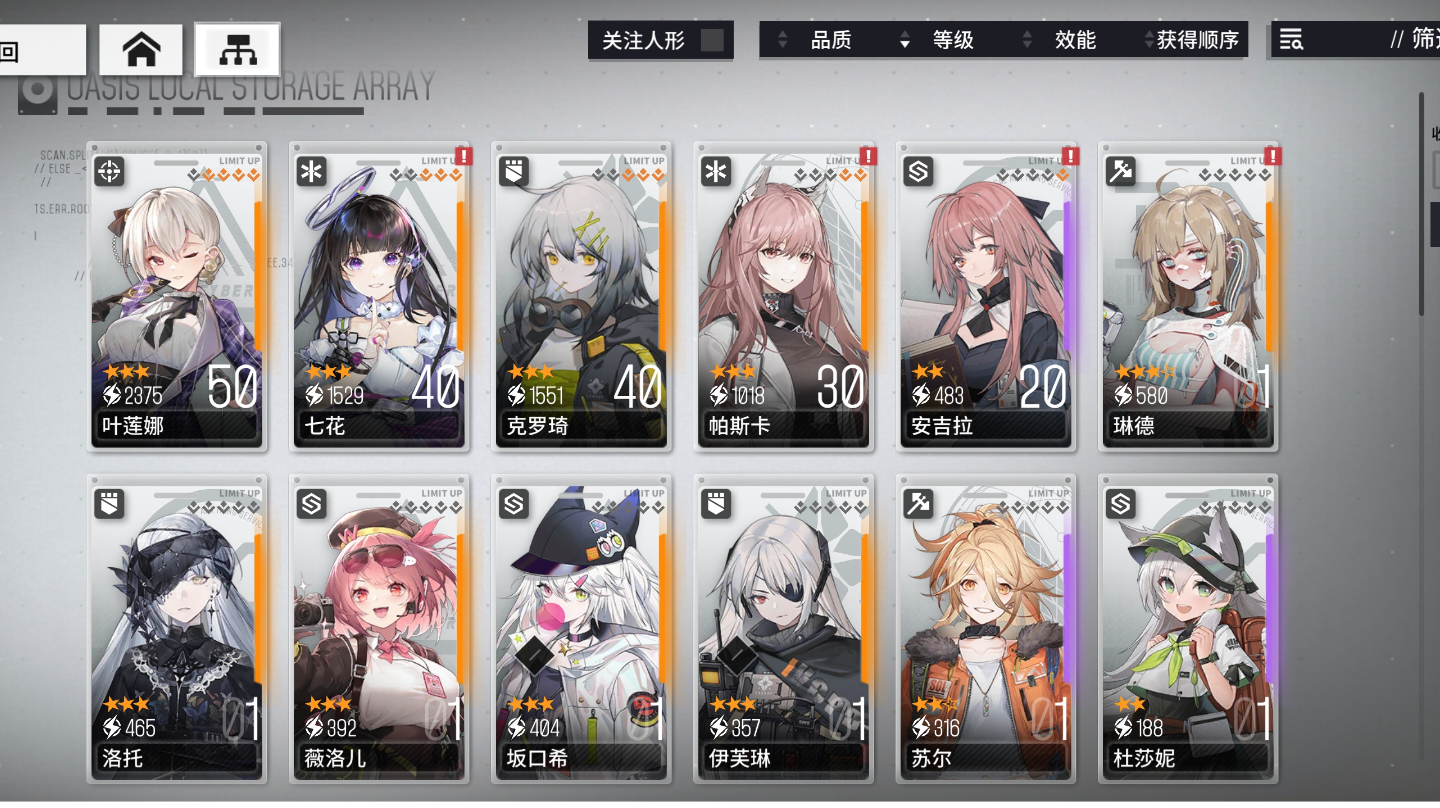Select the sniper crosshair class icon on 叶莲娜's card
This screenshot has height=808, width=1440.
coord(108,172)
